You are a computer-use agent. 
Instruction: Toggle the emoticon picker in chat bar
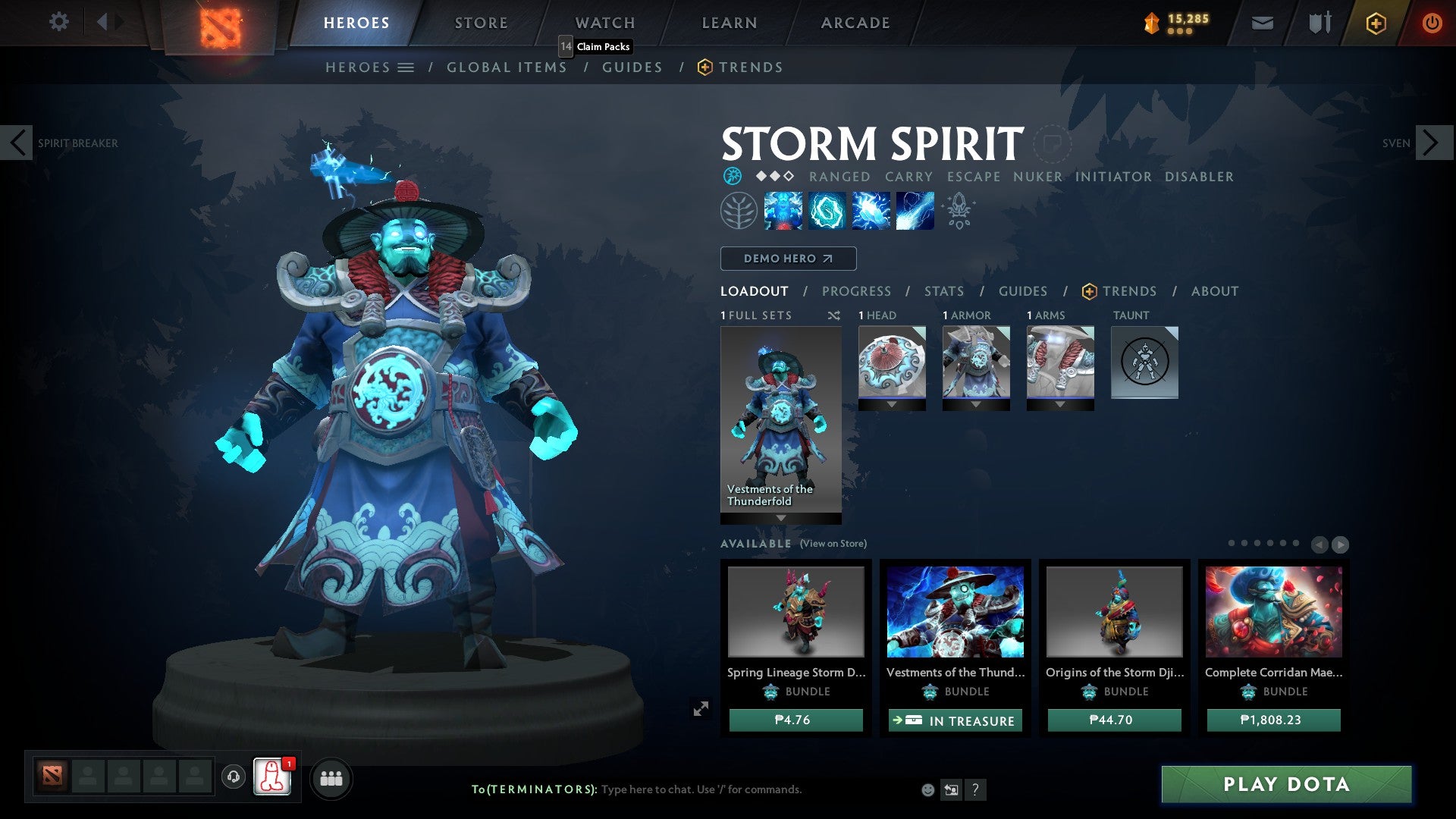pos(927,789)
